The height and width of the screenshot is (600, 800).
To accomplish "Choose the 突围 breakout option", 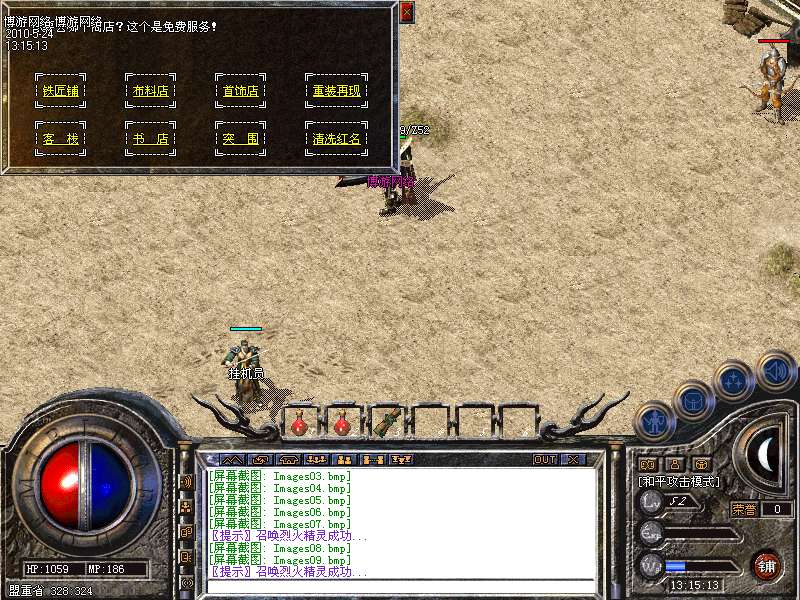I will coord(240,139).
